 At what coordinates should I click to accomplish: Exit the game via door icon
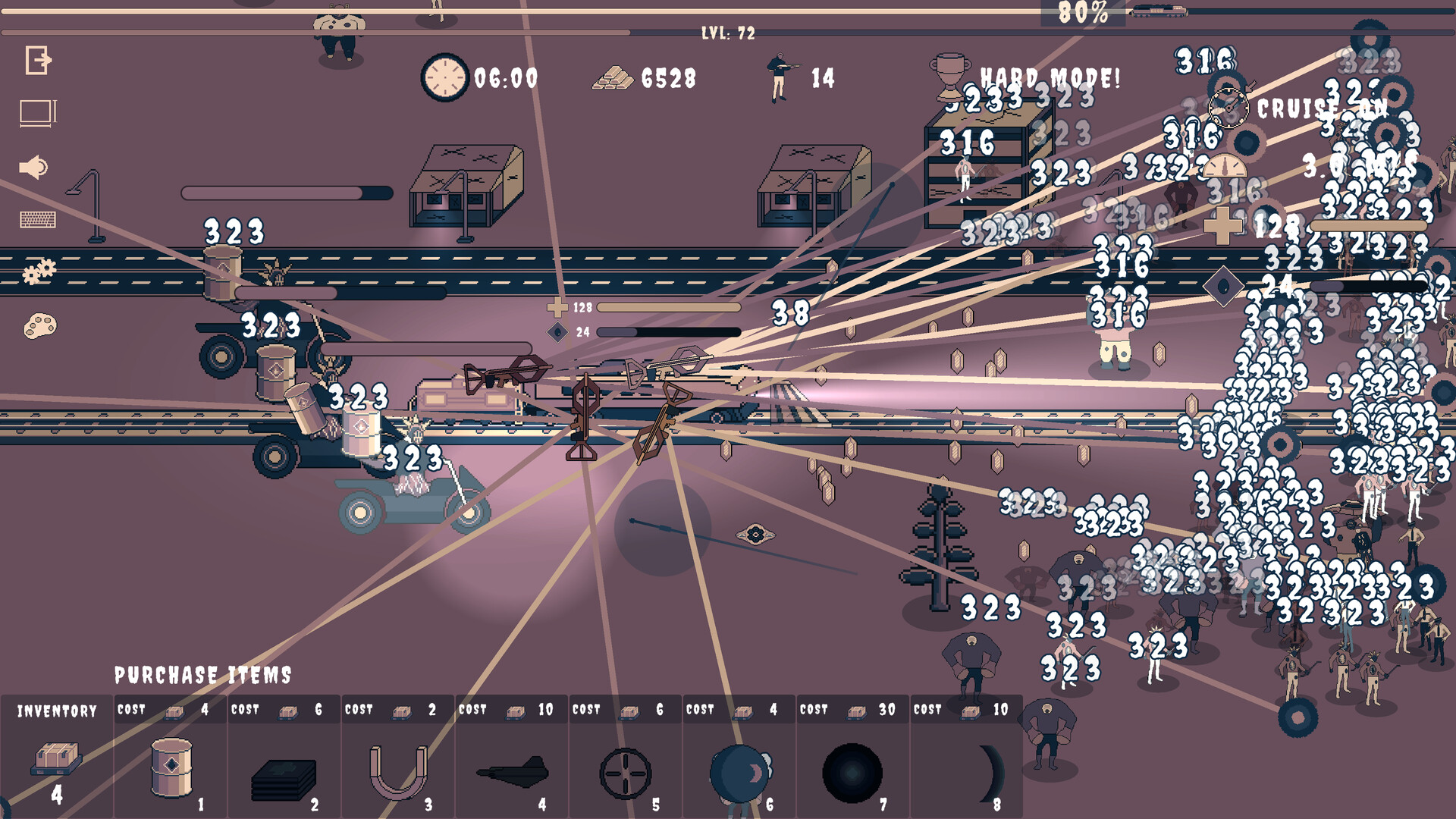(36, 59)
